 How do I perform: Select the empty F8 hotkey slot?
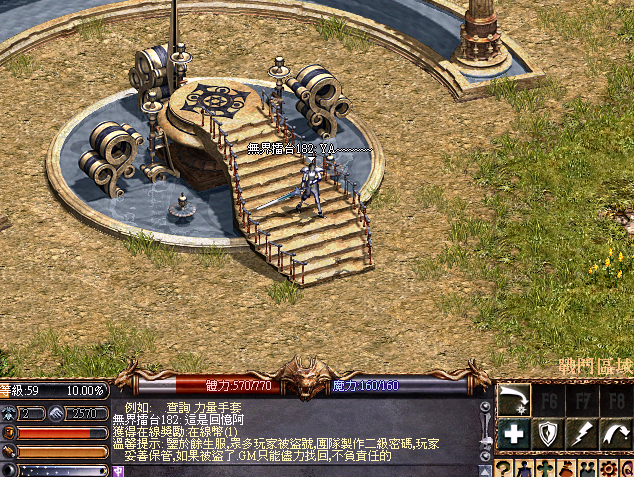pos(616,401)
